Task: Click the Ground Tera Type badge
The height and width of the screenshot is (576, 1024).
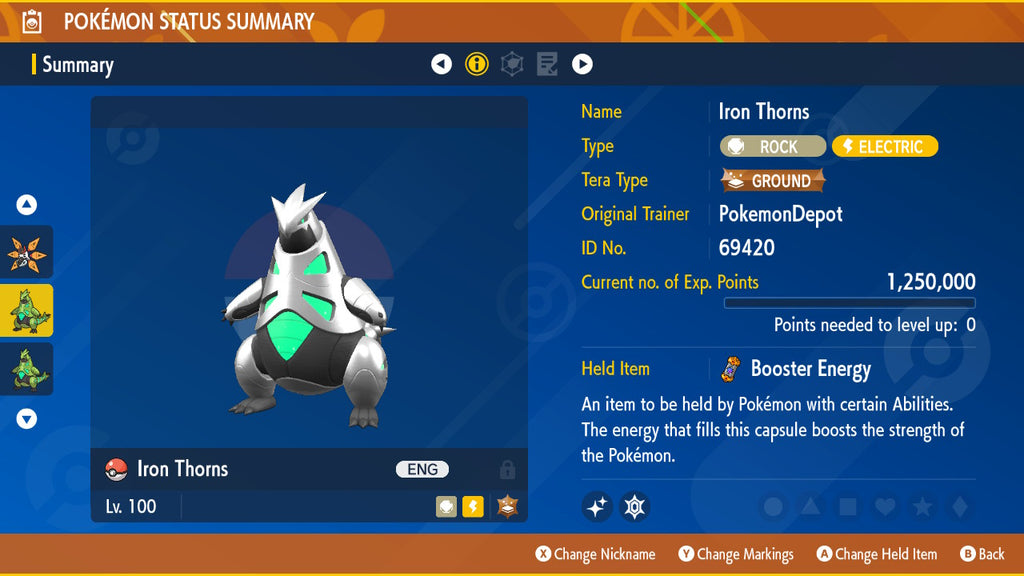Action: pyautogui.click(x=773, y=181)
